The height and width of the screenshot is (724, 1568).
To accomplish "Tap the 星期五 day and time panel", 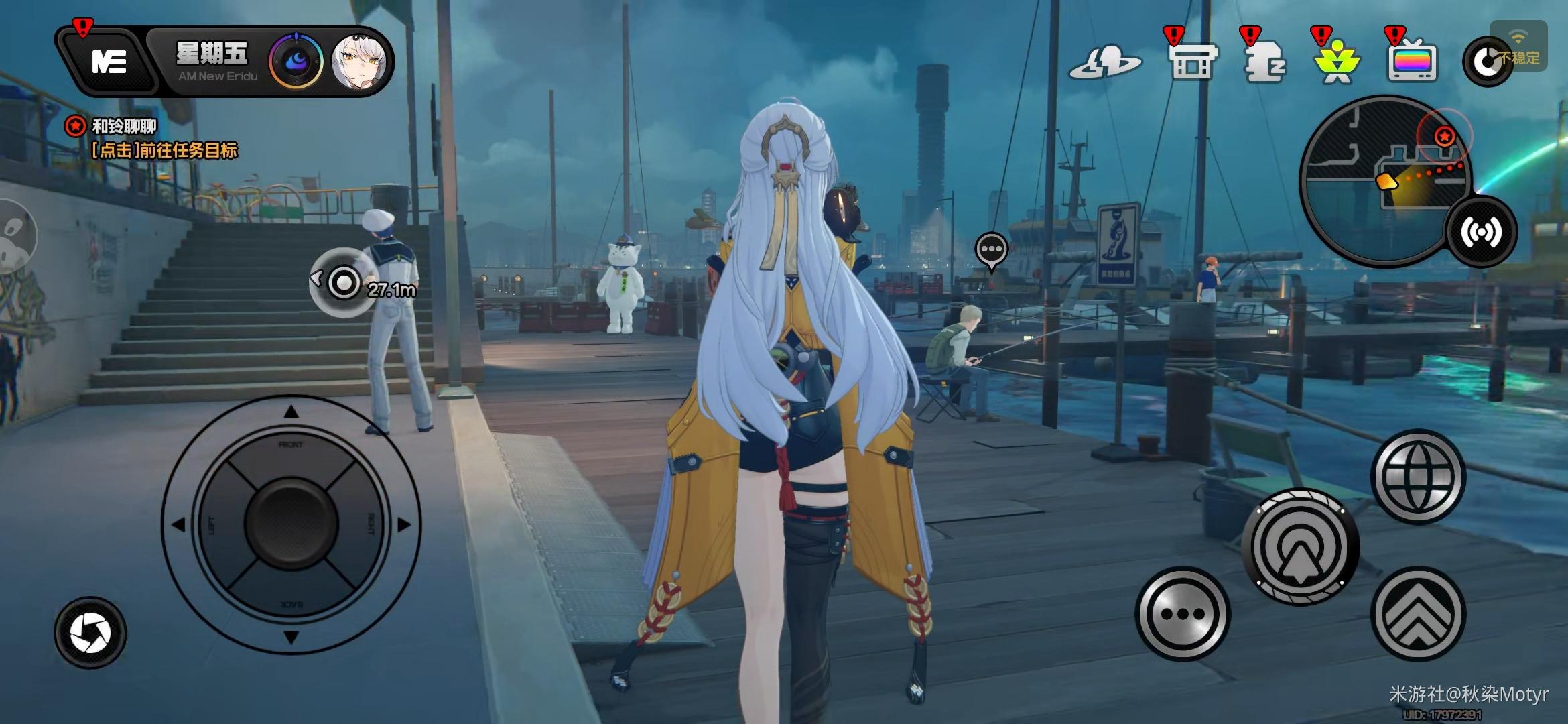I will [212, 62].
